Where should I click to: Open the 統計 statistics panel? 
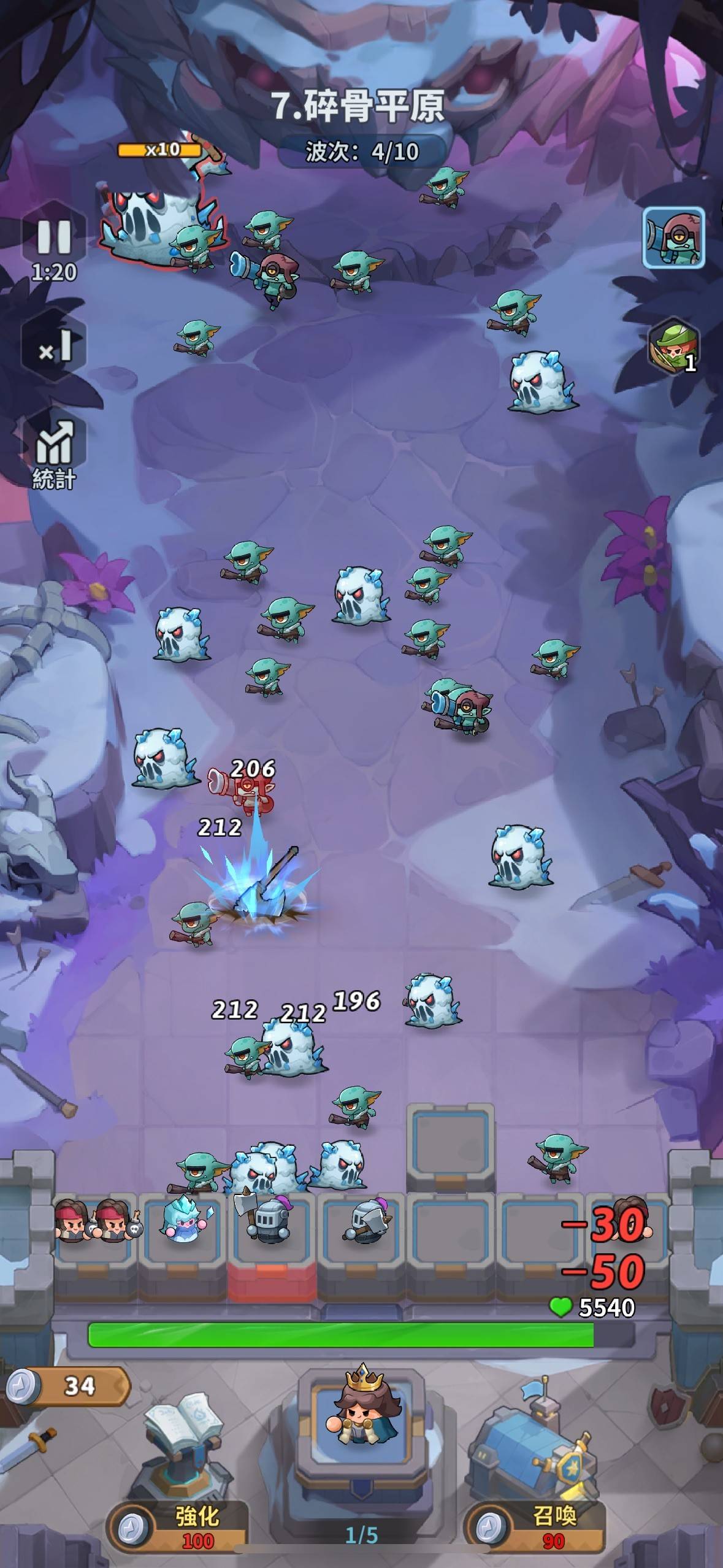54,451
